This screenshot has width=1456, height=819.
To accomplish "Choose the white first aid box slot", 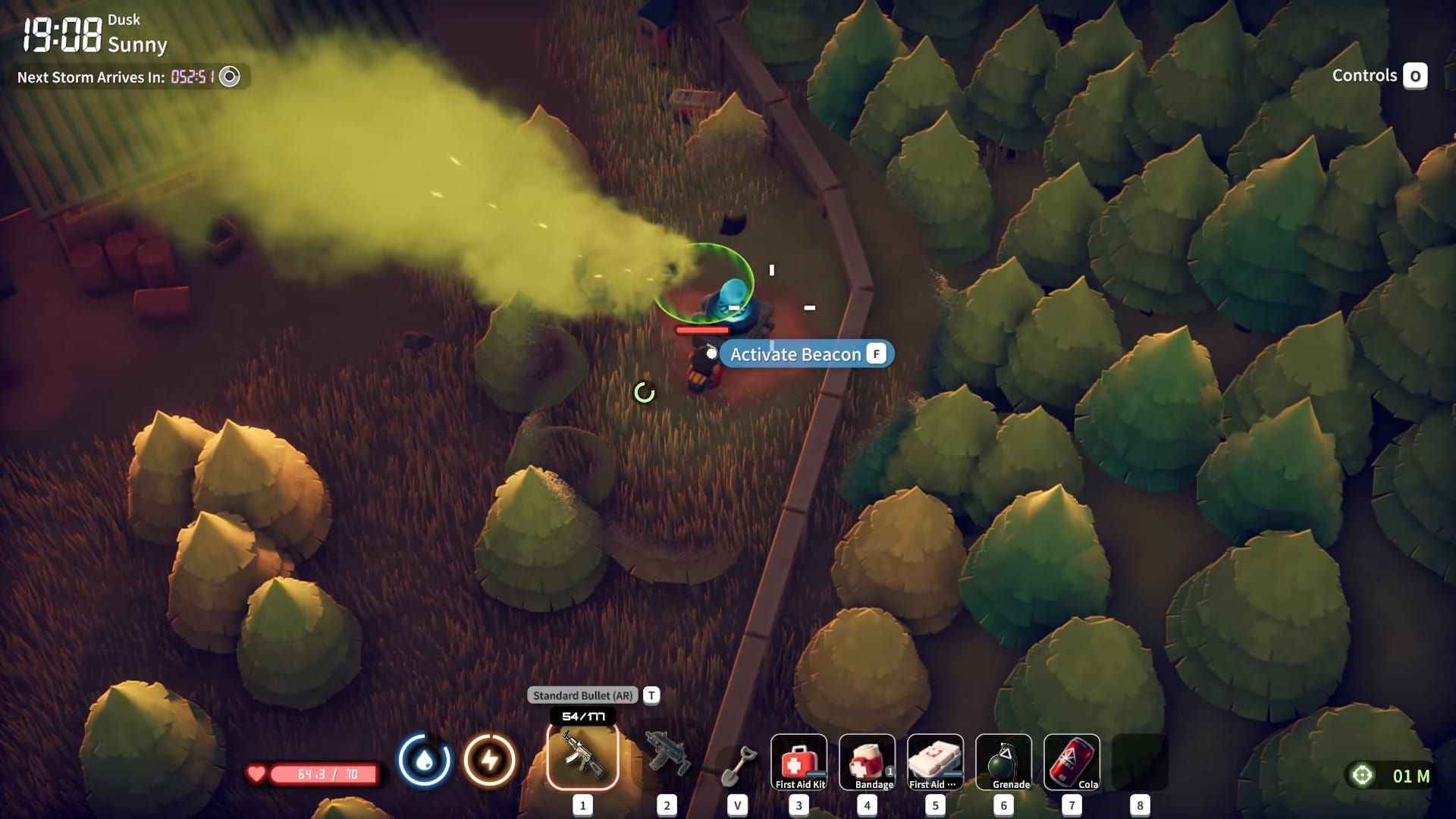I will (935, 762).
